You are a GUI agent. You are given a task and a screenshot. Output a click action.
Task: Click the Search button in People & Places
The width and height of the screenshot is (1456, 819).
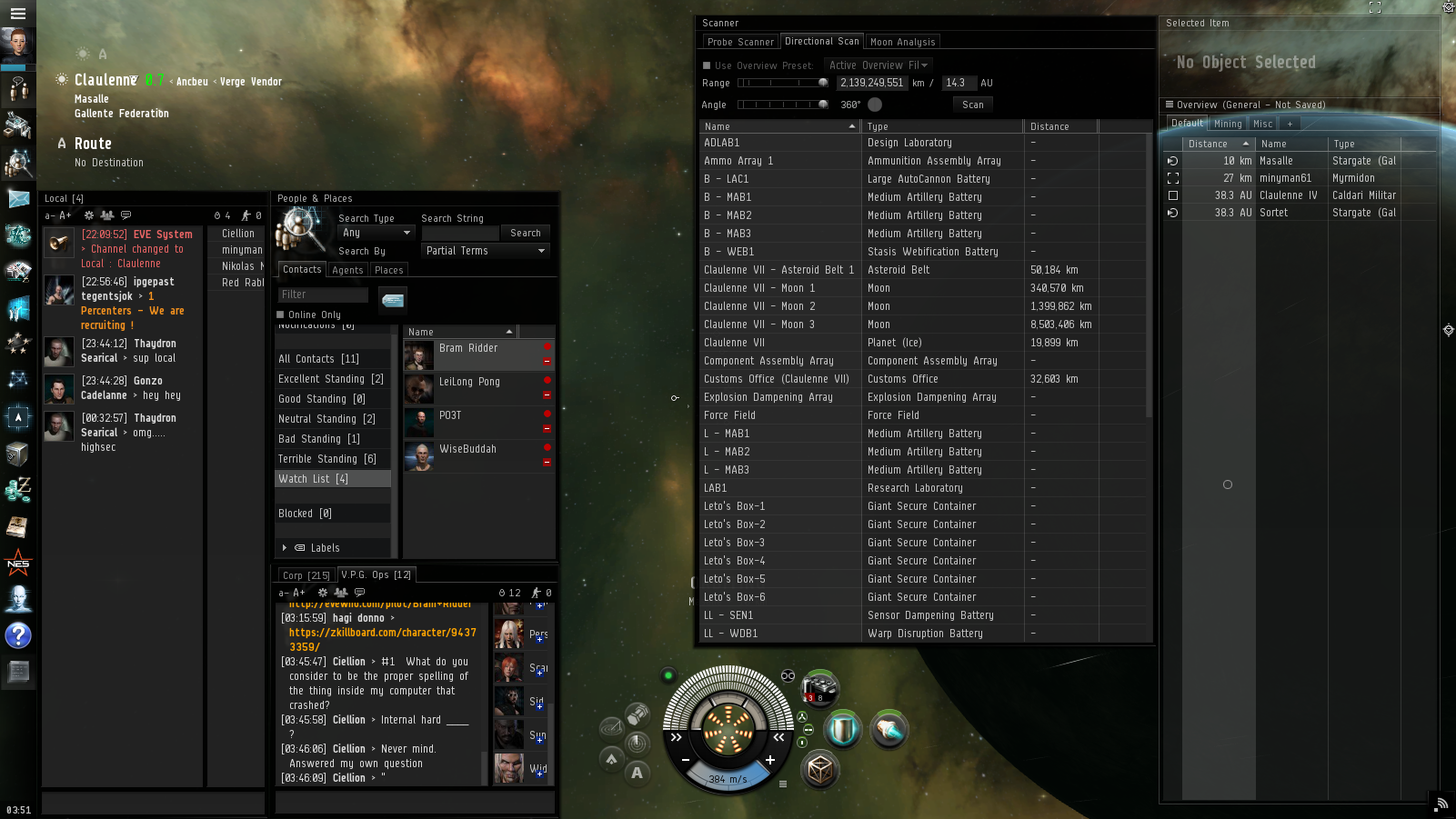(x=525, y=234)
